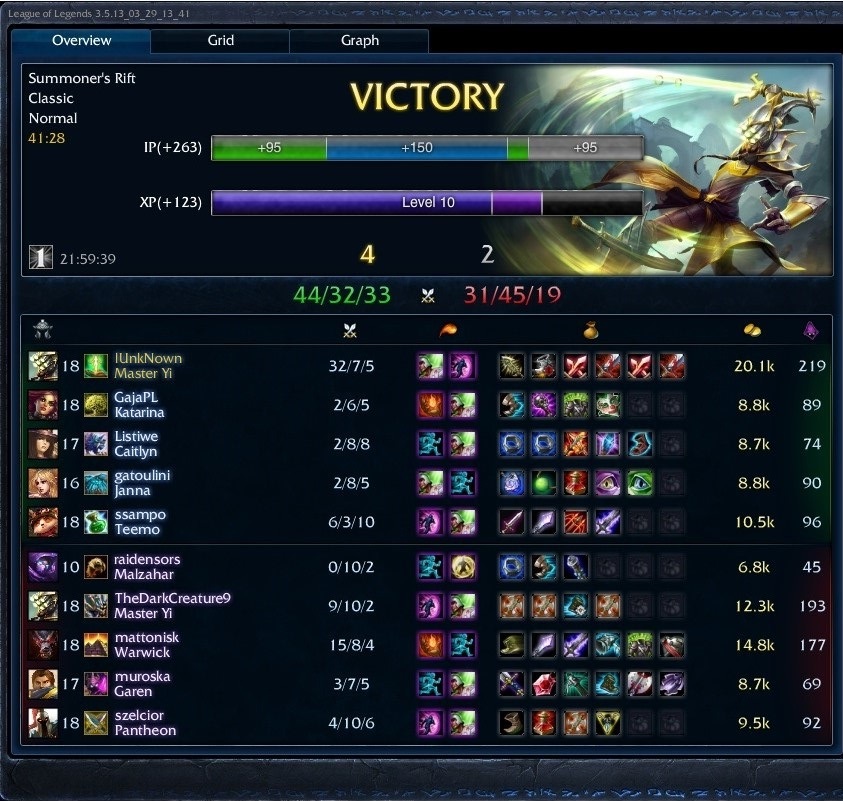843x801 pixels.
Task: Switch to the Grid tab
Action: [220, 41]
